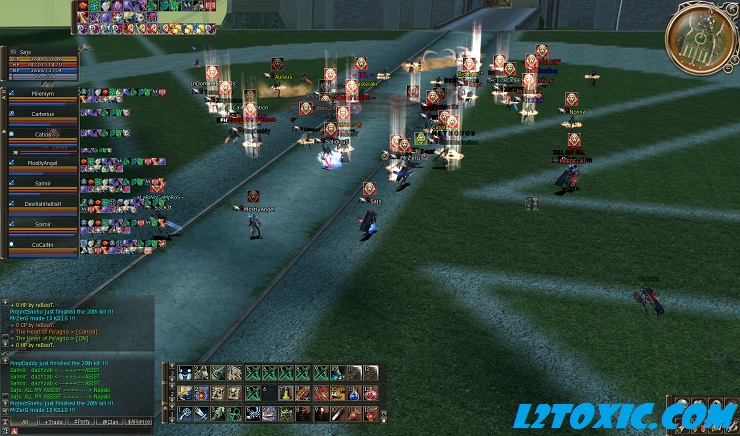This screenshot has height=436, width=740.
Task: Show the @Clan chat tab
Action: click(111, 422)
